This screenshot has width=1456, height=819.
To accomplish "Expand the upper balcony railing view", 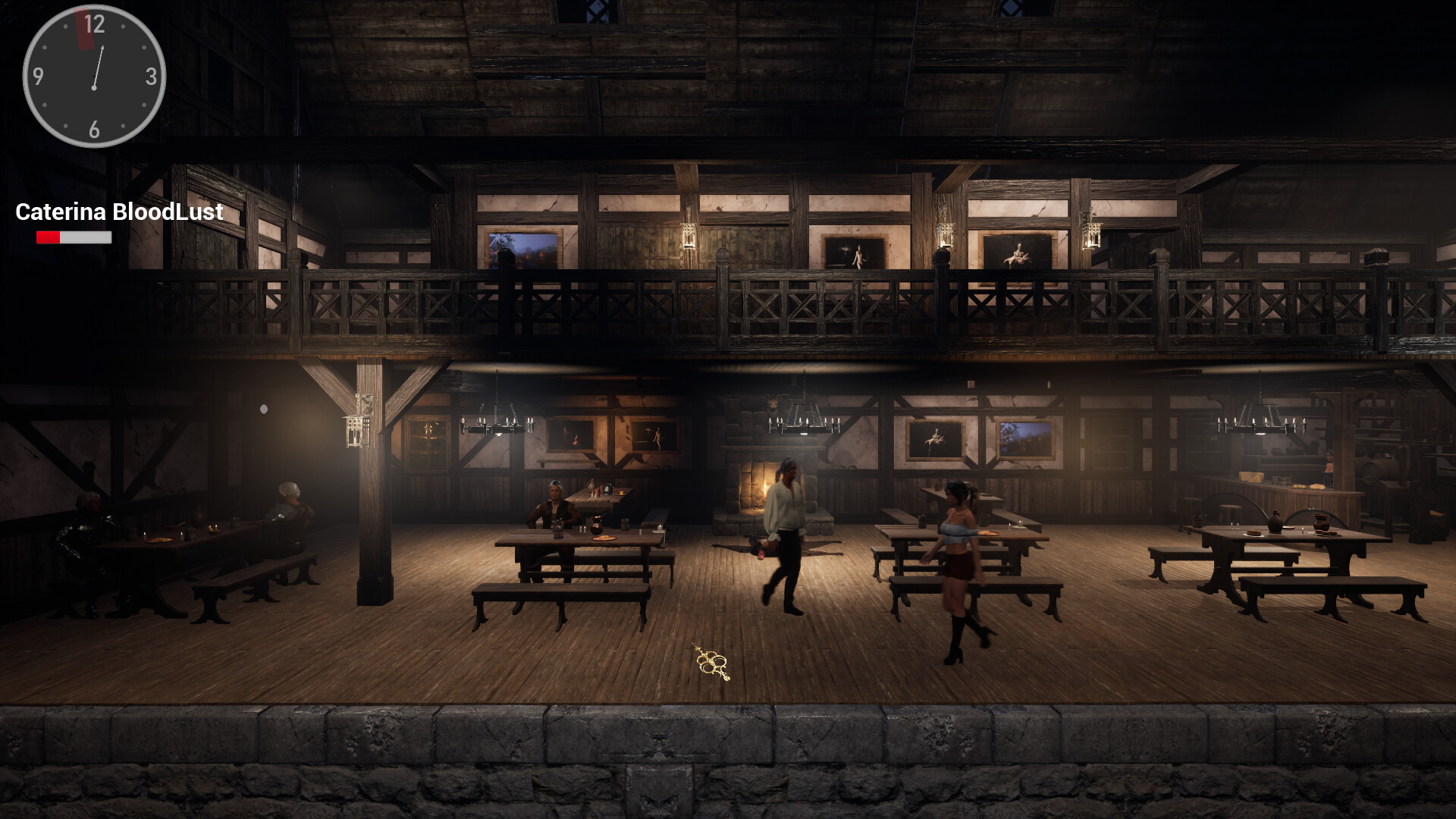I will tap(728, 303).
